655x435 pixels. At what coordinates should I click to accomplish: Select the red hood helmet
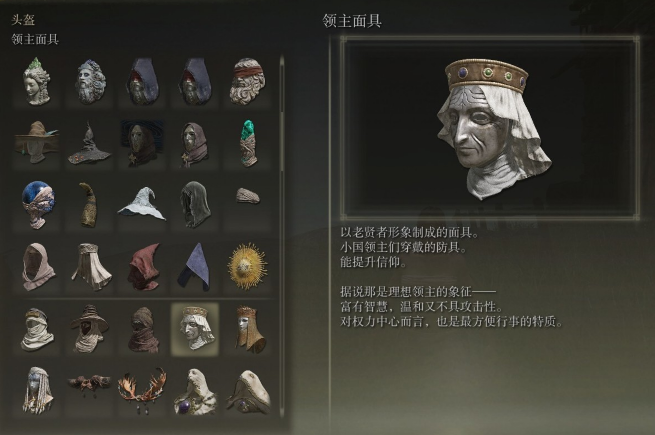142,266
